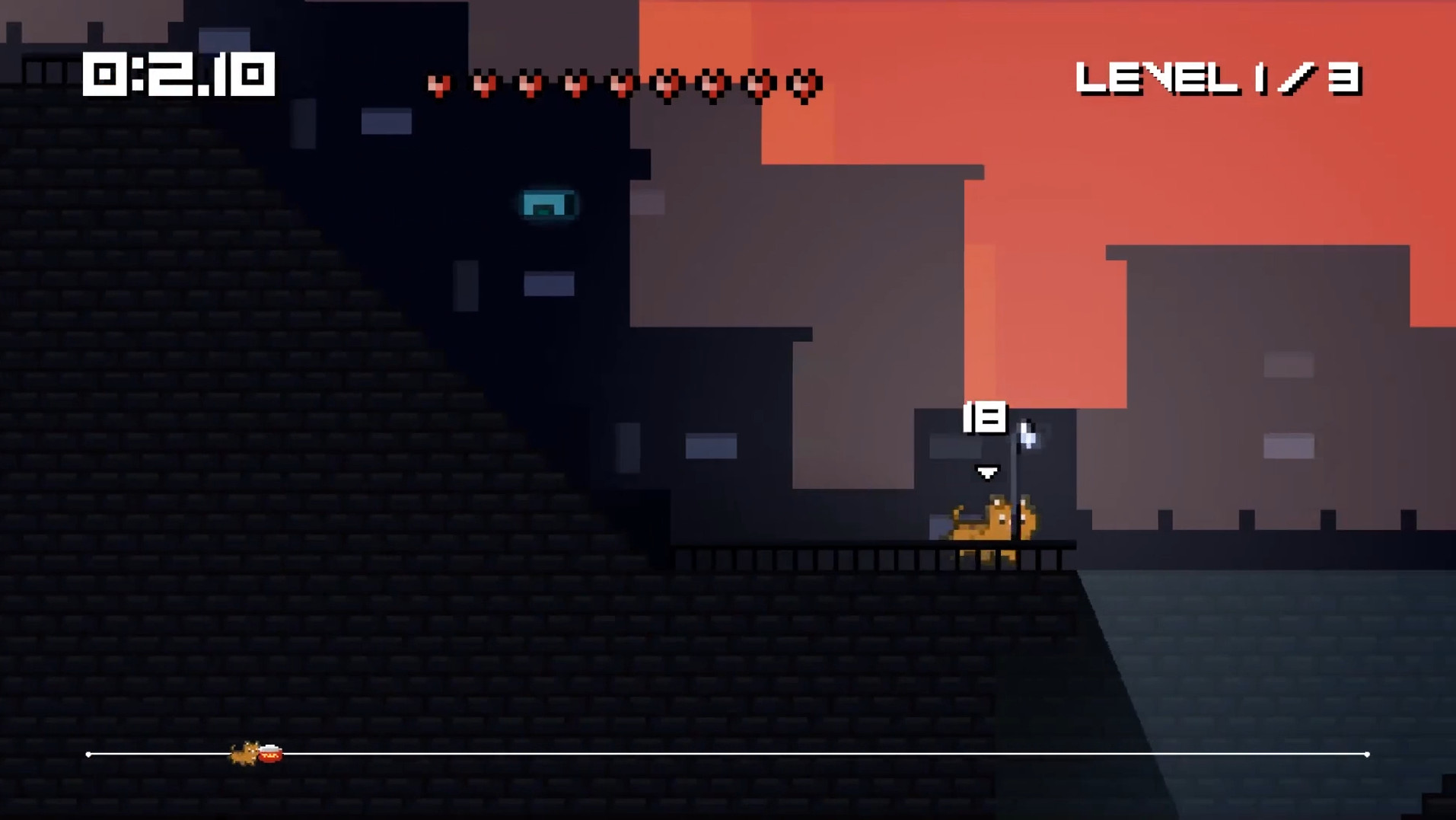Click the dog marker on the progress bar
1456x820 pixels.
[x=244, y=754]
